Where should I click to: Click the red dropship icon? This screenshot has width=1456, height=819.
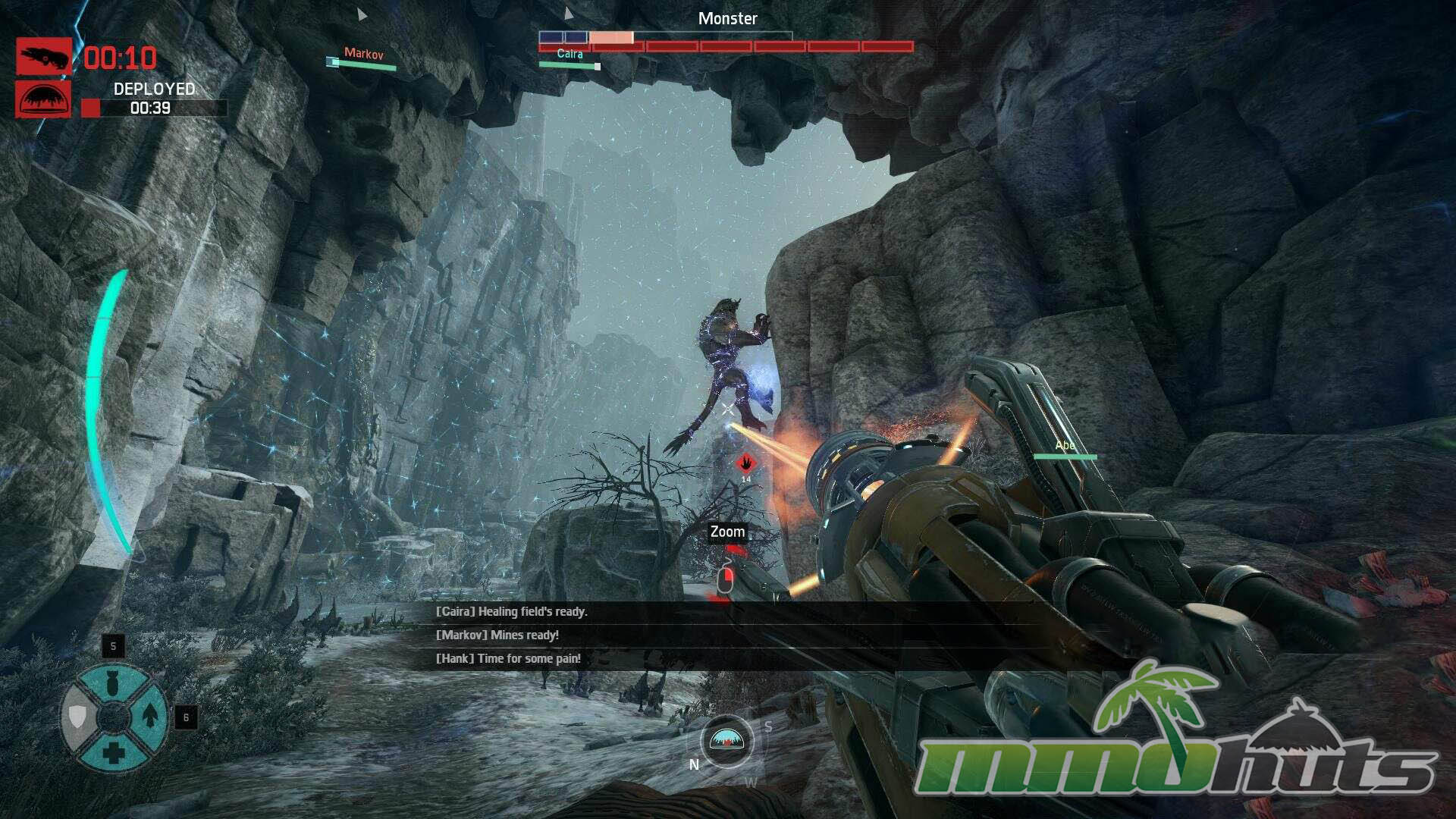point(44,57)
